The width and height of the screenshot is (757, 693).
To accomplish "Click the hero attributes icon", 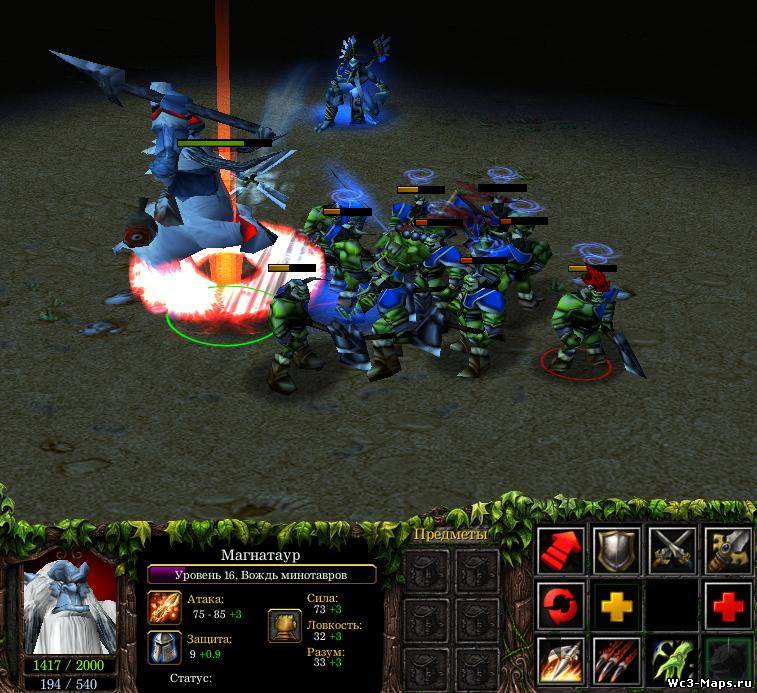I will coord(284,626).
